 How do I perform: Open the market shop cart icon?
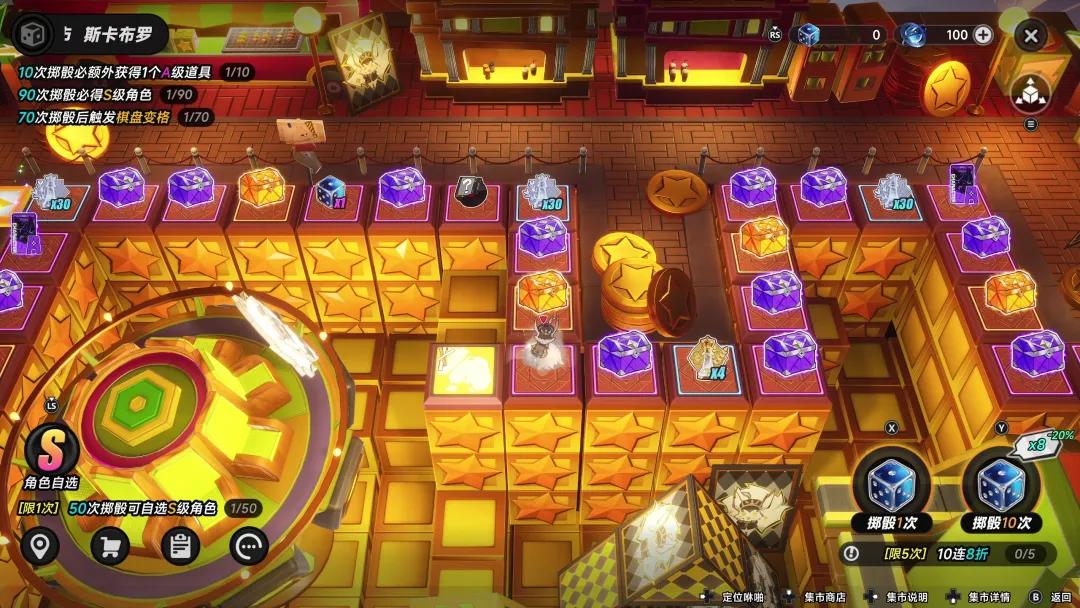(110, 546)
